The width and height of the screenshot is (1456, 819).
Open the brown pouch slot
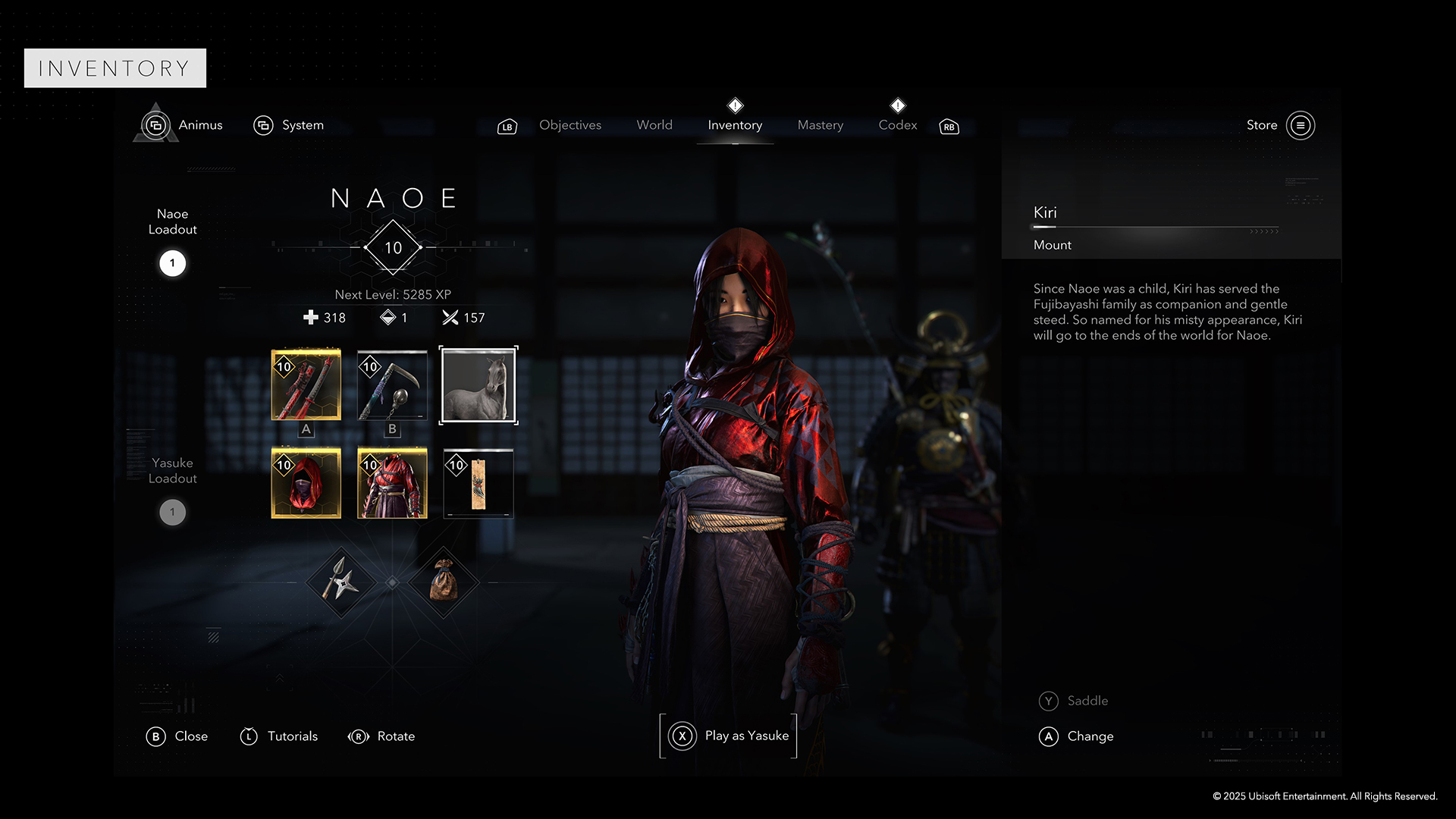click(x=444, y=582)
